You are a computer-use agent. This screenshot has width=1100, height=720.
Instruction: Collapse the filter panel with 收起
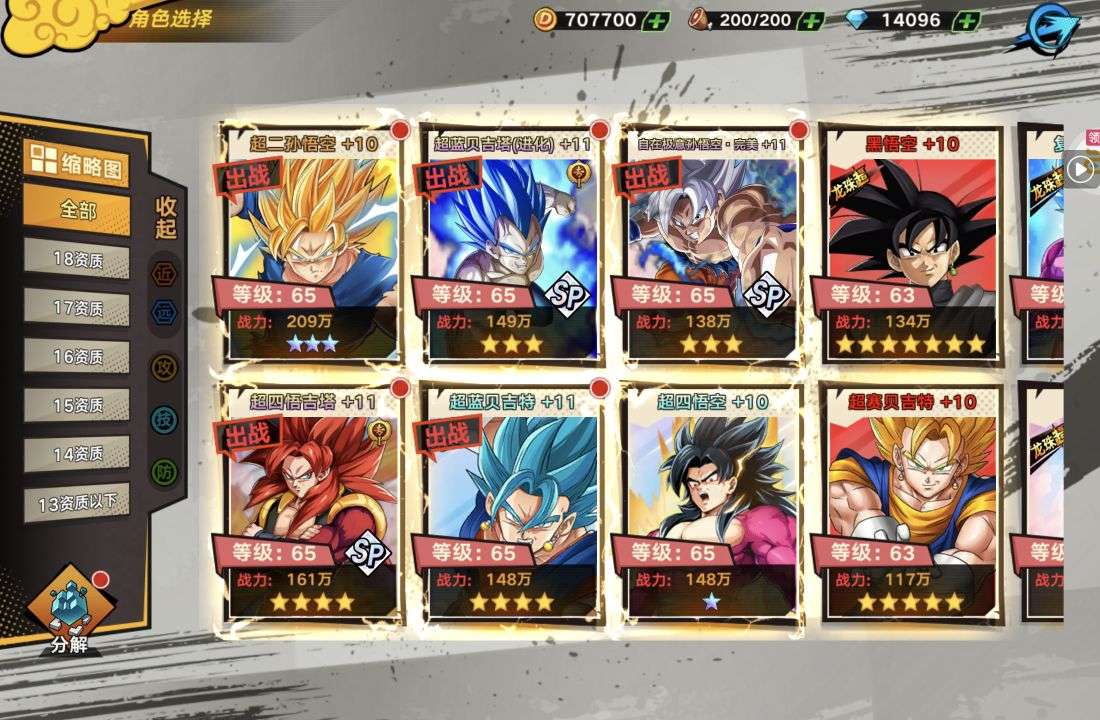click(x=166, y=218)
